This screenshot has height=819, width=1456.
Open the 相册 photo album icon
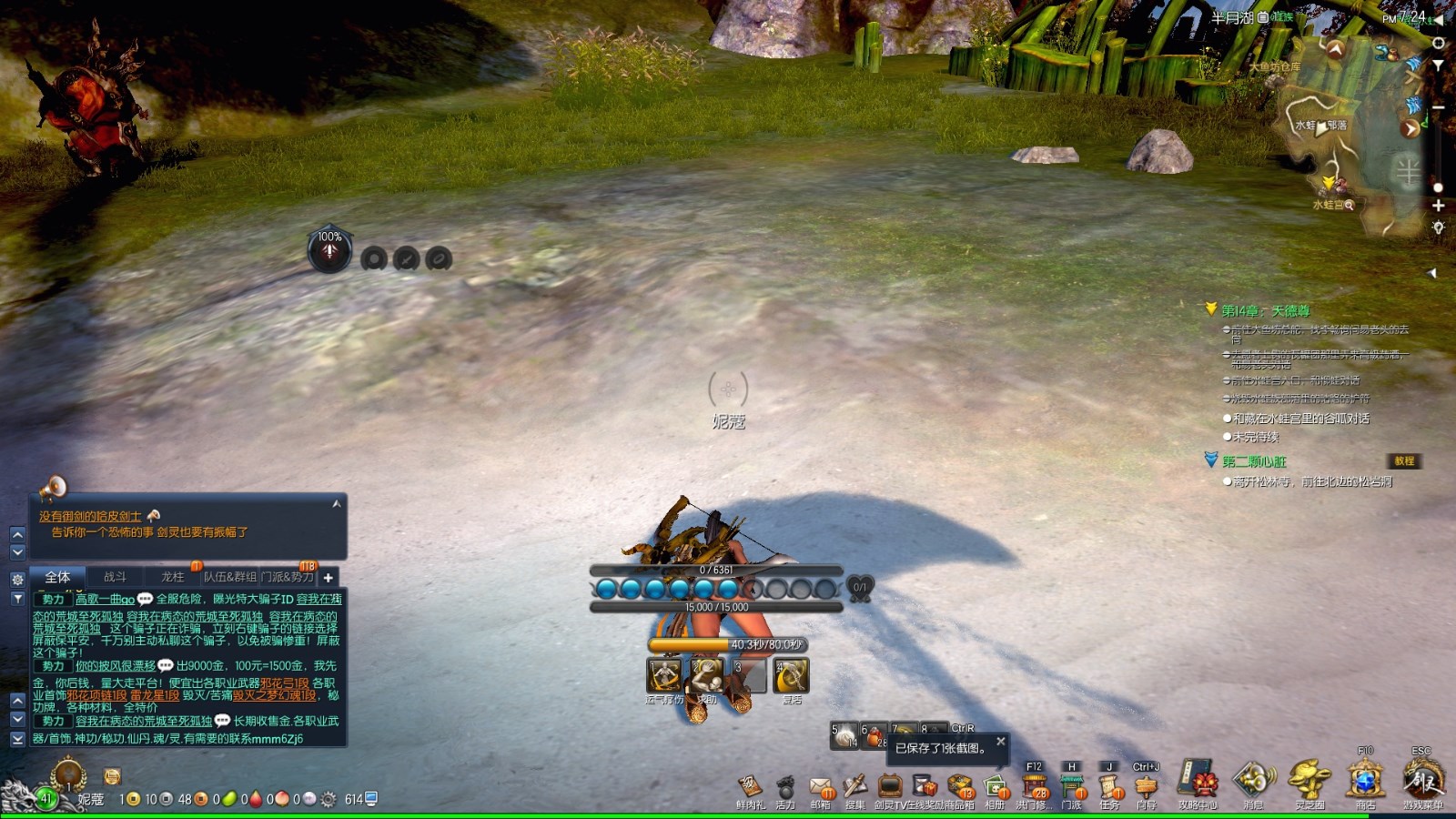click(996, 787)
